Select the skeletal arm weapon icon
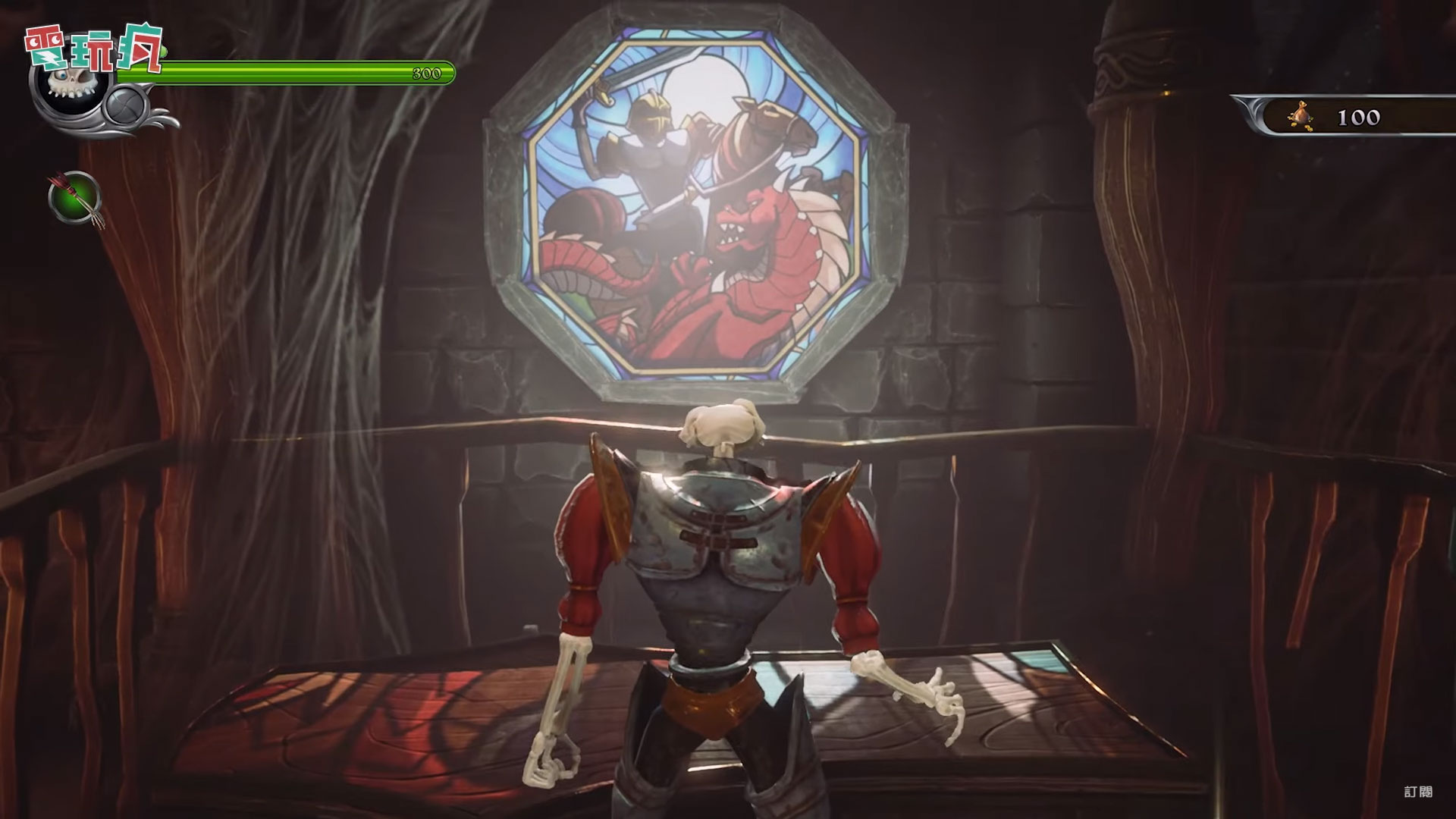 click(74, 195)
